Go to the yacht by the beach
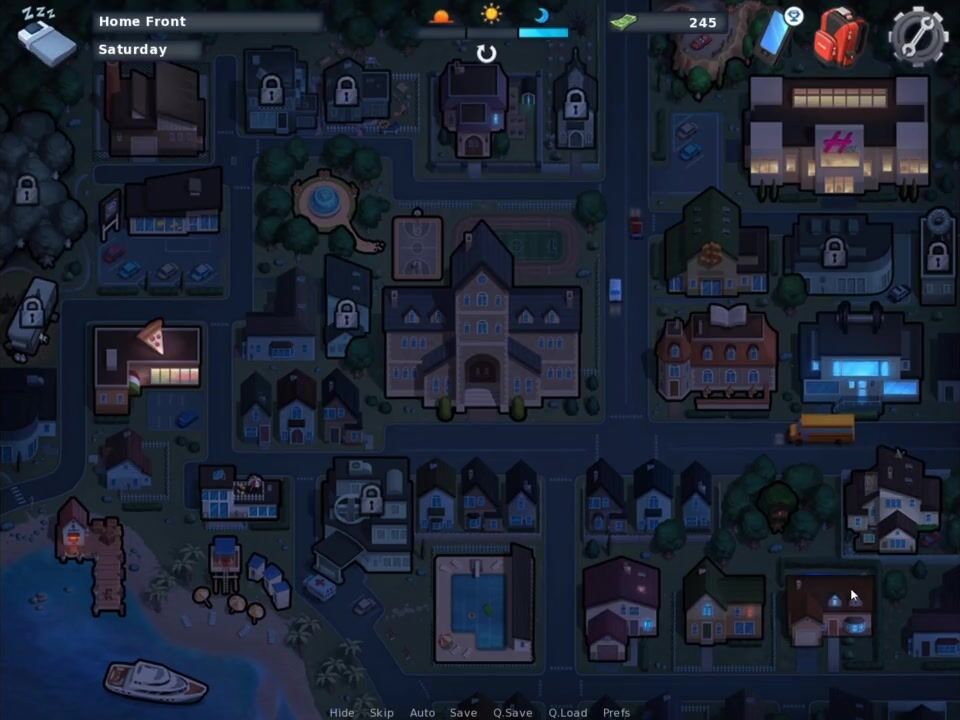Viewport: 960px width, 720px height. tap(154, 680)
